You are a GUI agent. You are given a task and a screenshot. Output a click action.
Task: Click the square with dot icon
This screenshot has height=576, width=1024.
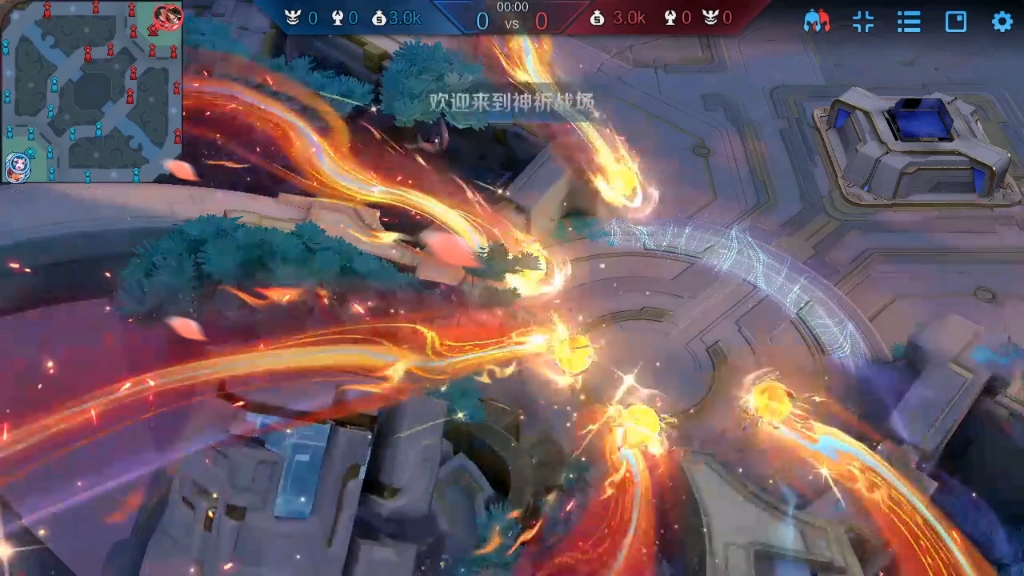[956, 21]
